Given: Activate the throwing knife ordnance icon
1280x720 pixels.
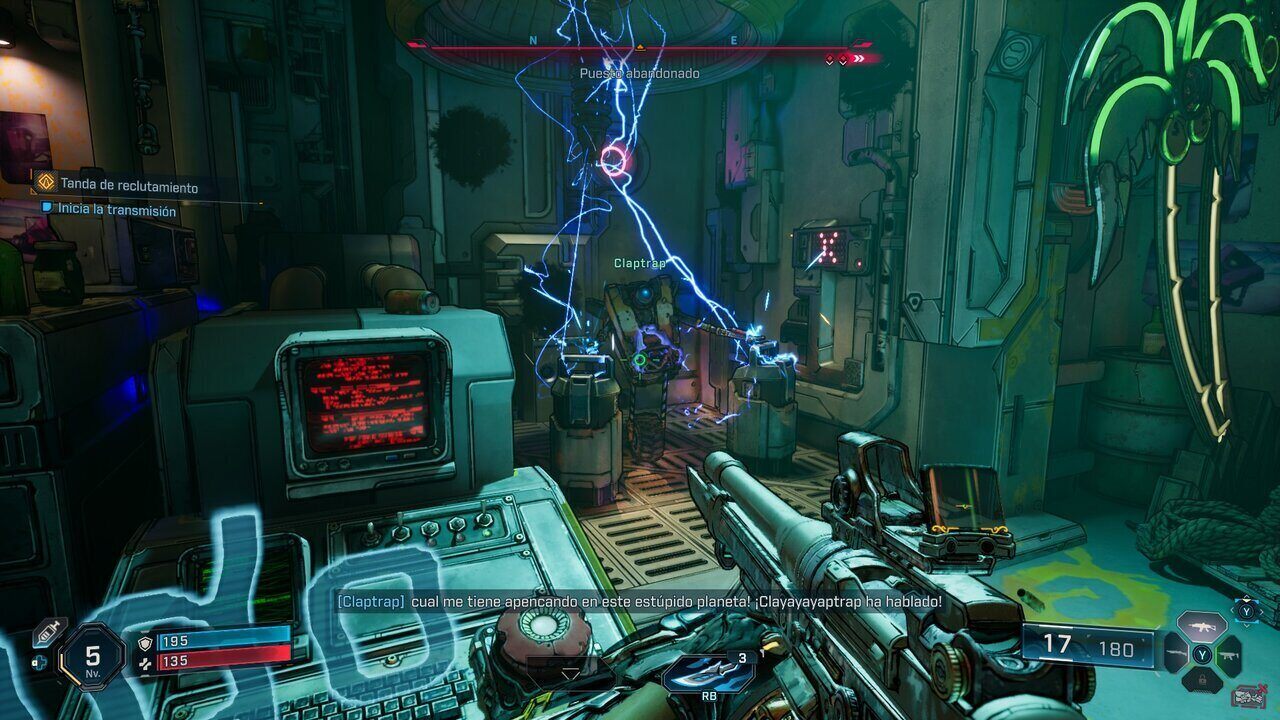Looking at the screenshot, I should point(708,673).
